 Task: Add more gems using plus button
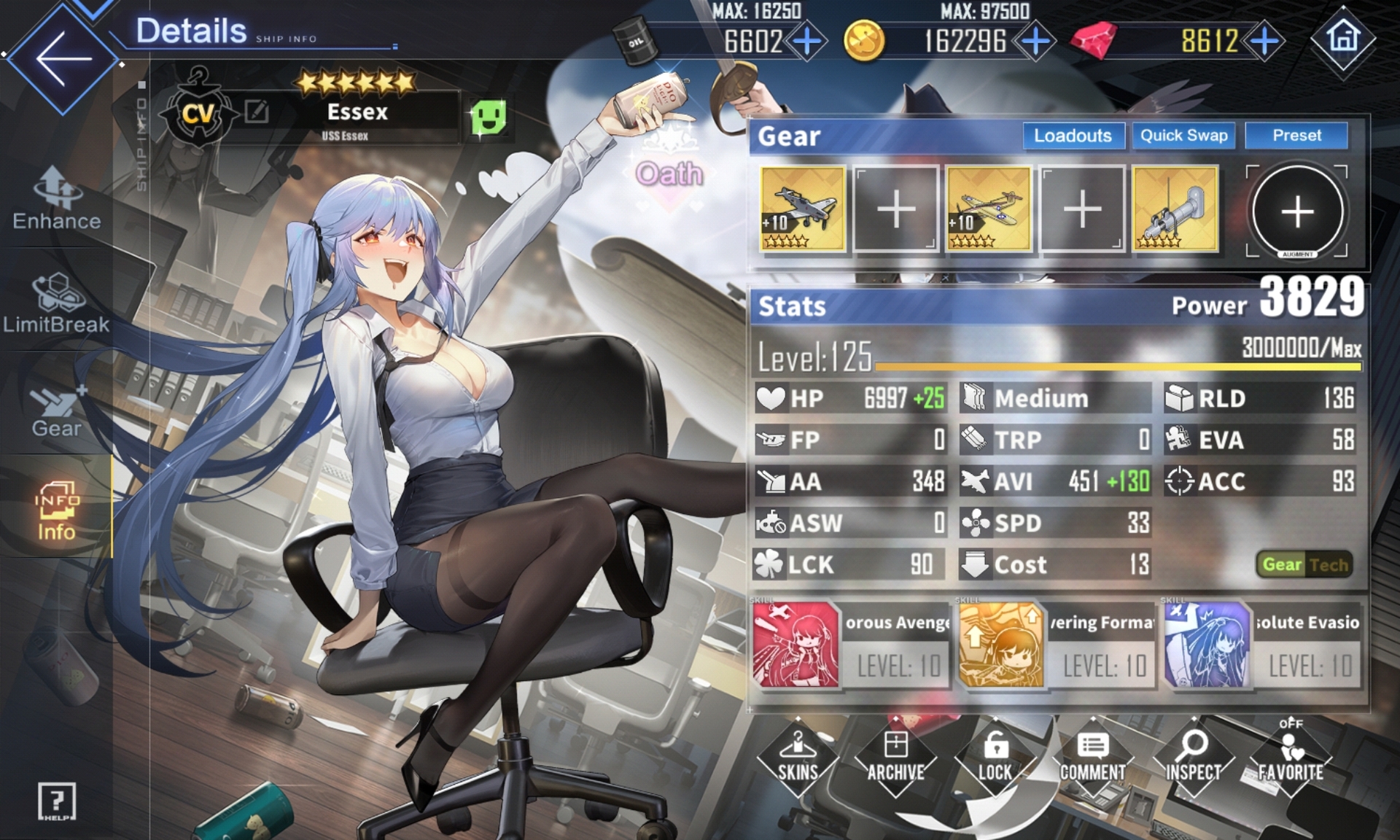[1264, 41]
